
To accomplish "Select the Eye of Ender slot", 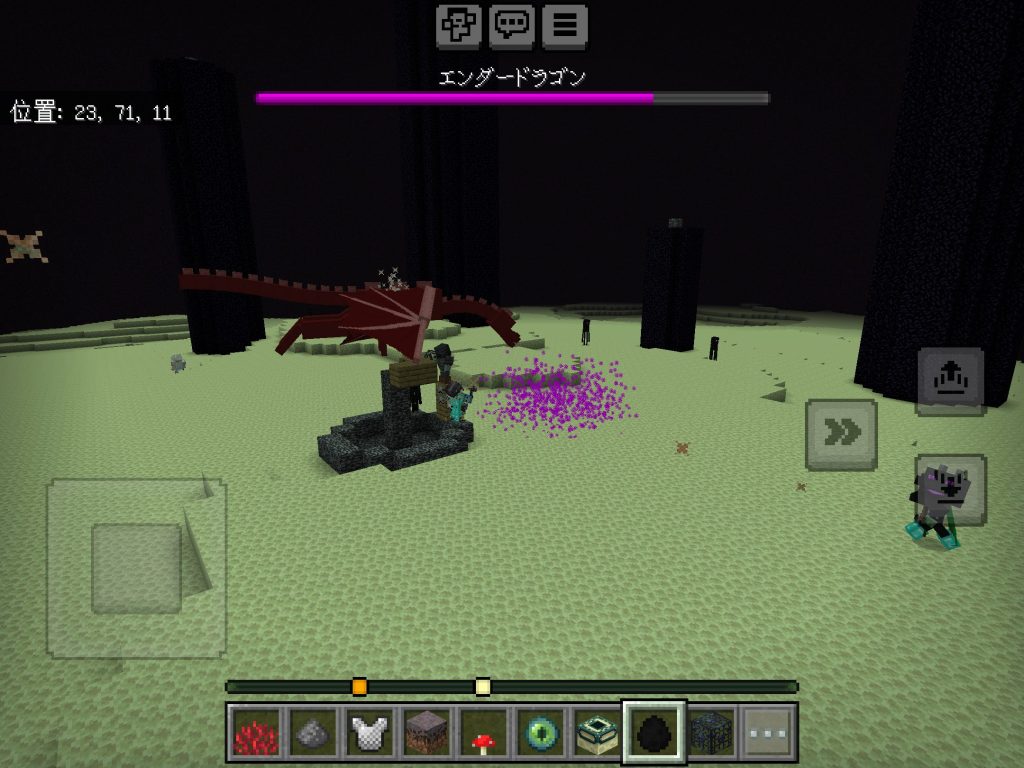I will click(541, 733).
